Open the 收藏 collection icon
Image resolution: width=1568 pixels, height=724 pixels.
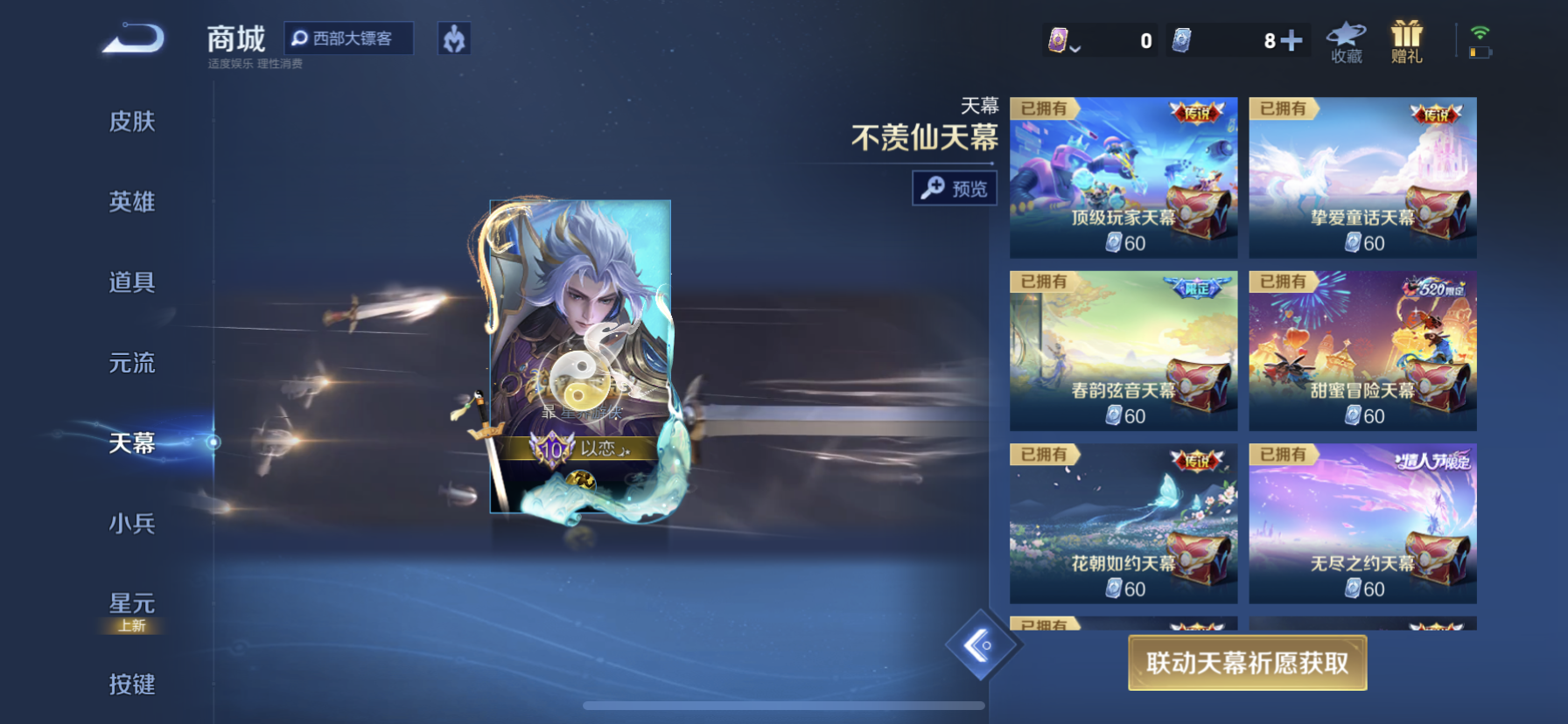point(1347,42)
